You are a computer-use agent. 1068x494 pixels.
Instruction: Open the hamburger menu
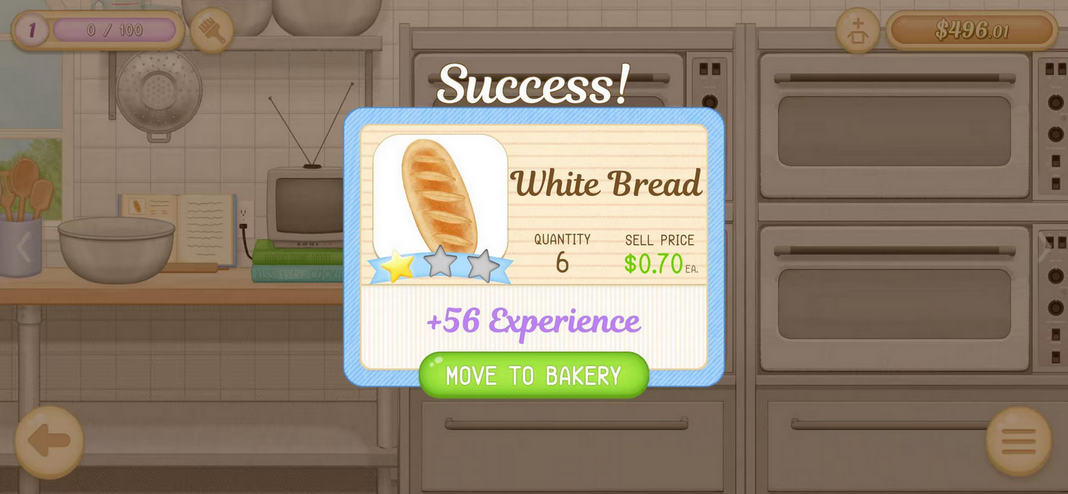[1018, 441]
